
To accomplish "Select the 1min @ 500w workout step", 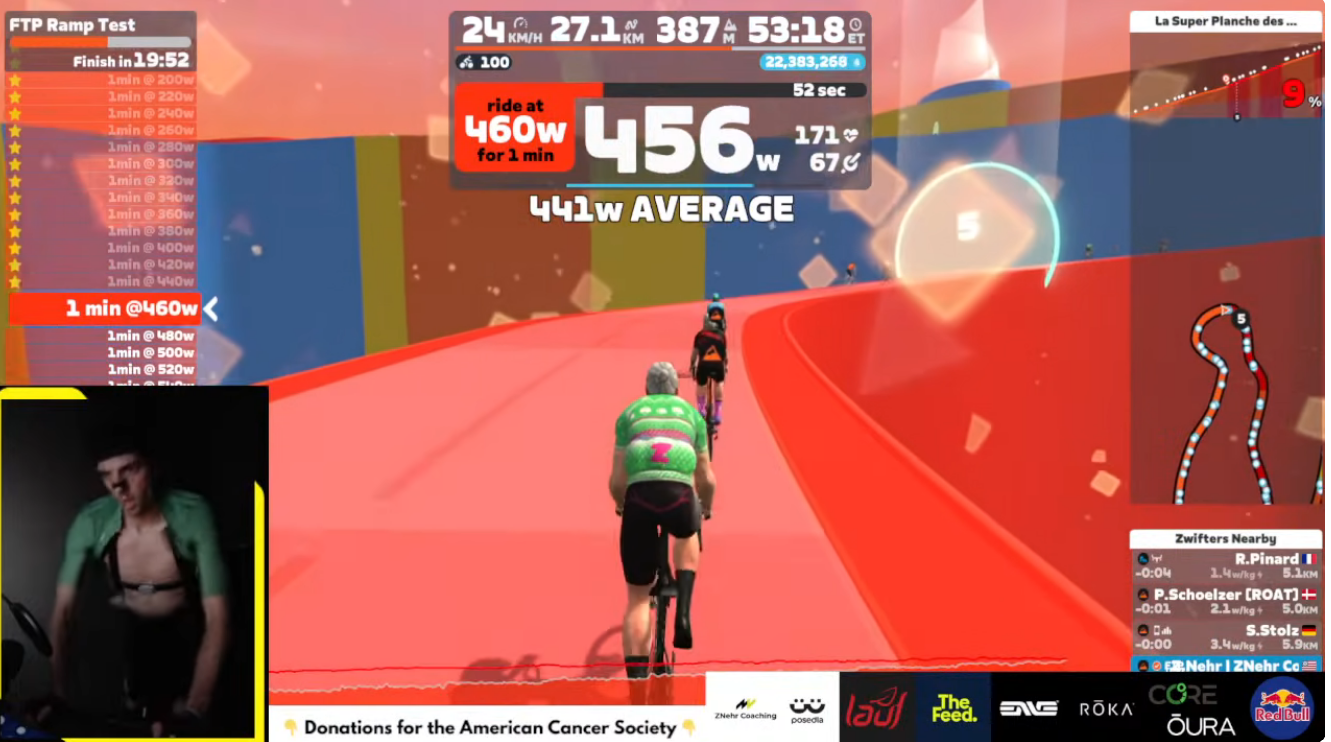I will (150, 352).
